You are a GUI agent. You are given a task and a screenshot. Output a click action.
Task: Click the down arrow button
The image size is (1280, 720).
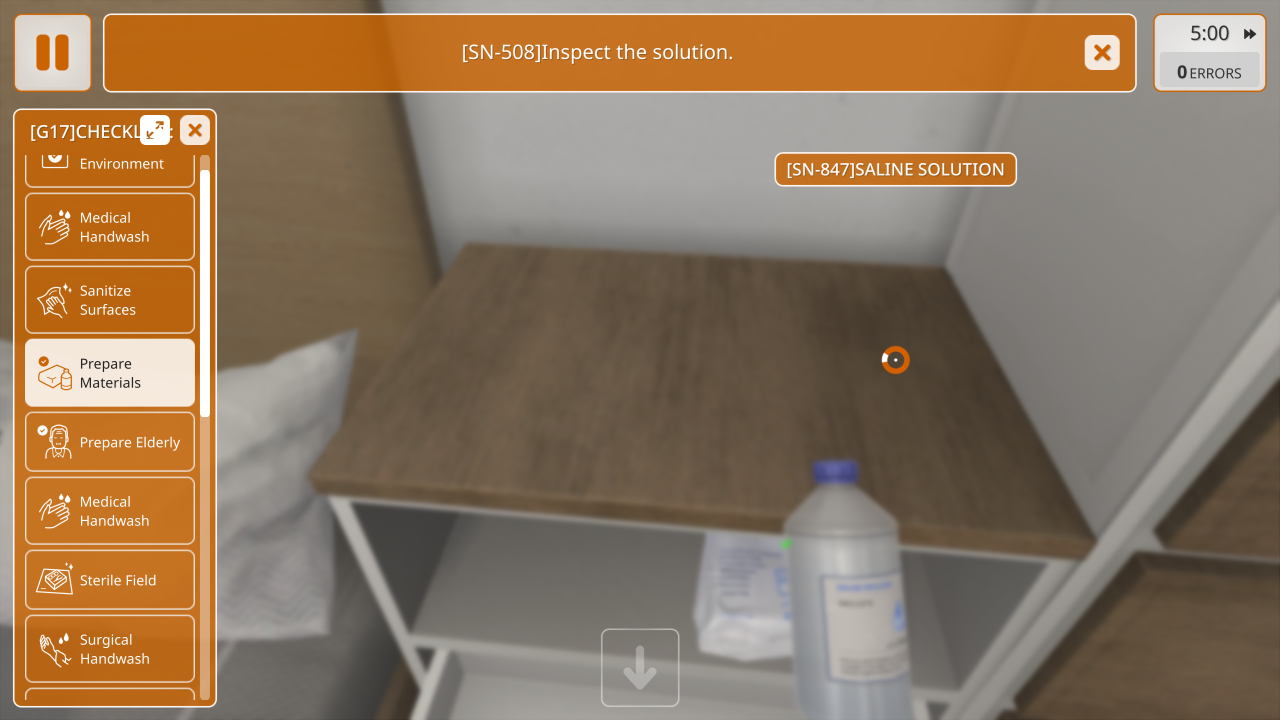tap(640, 668)
